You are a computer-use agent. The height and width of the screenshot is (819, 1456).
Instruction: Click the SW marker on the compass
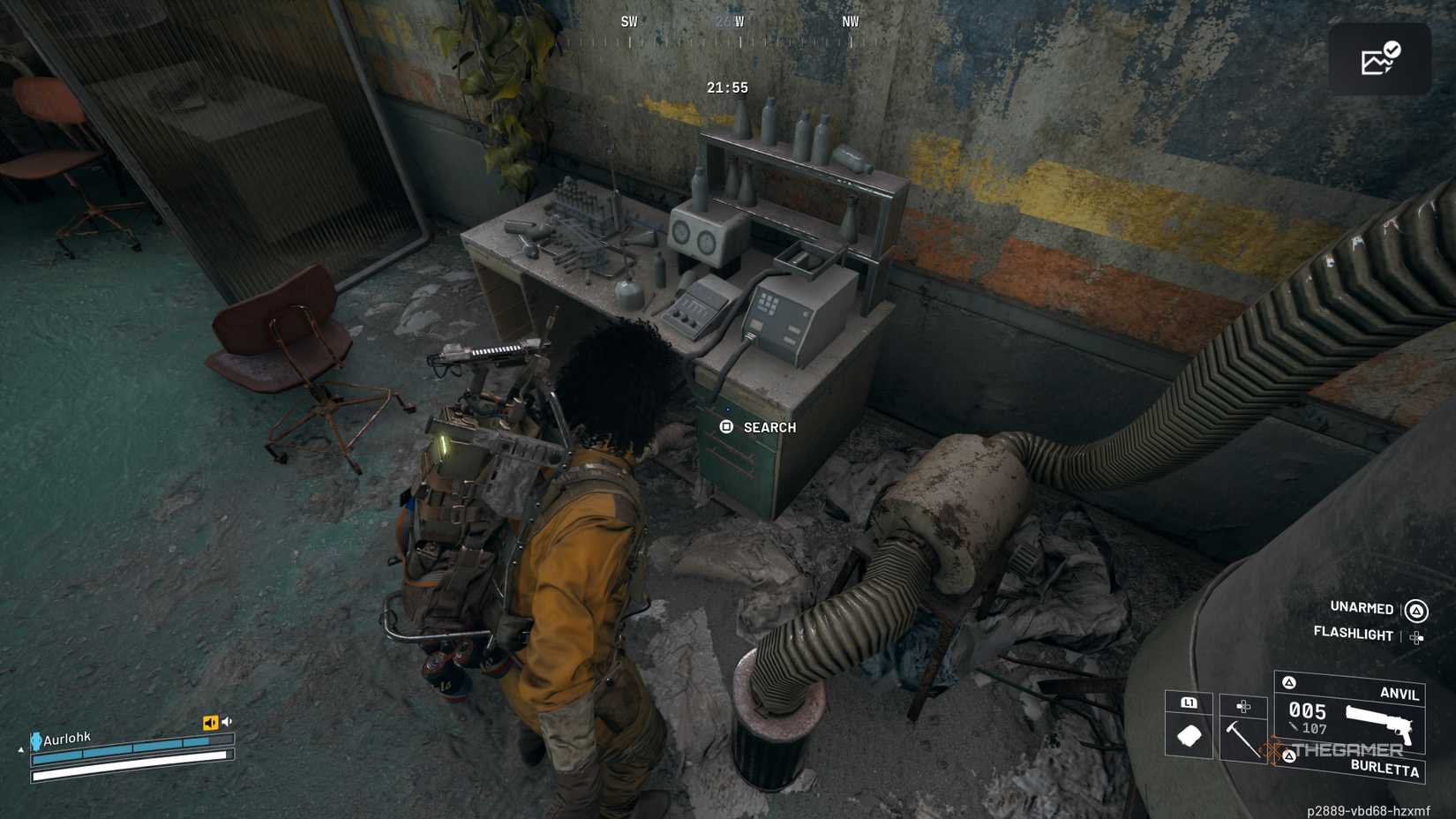628,21
